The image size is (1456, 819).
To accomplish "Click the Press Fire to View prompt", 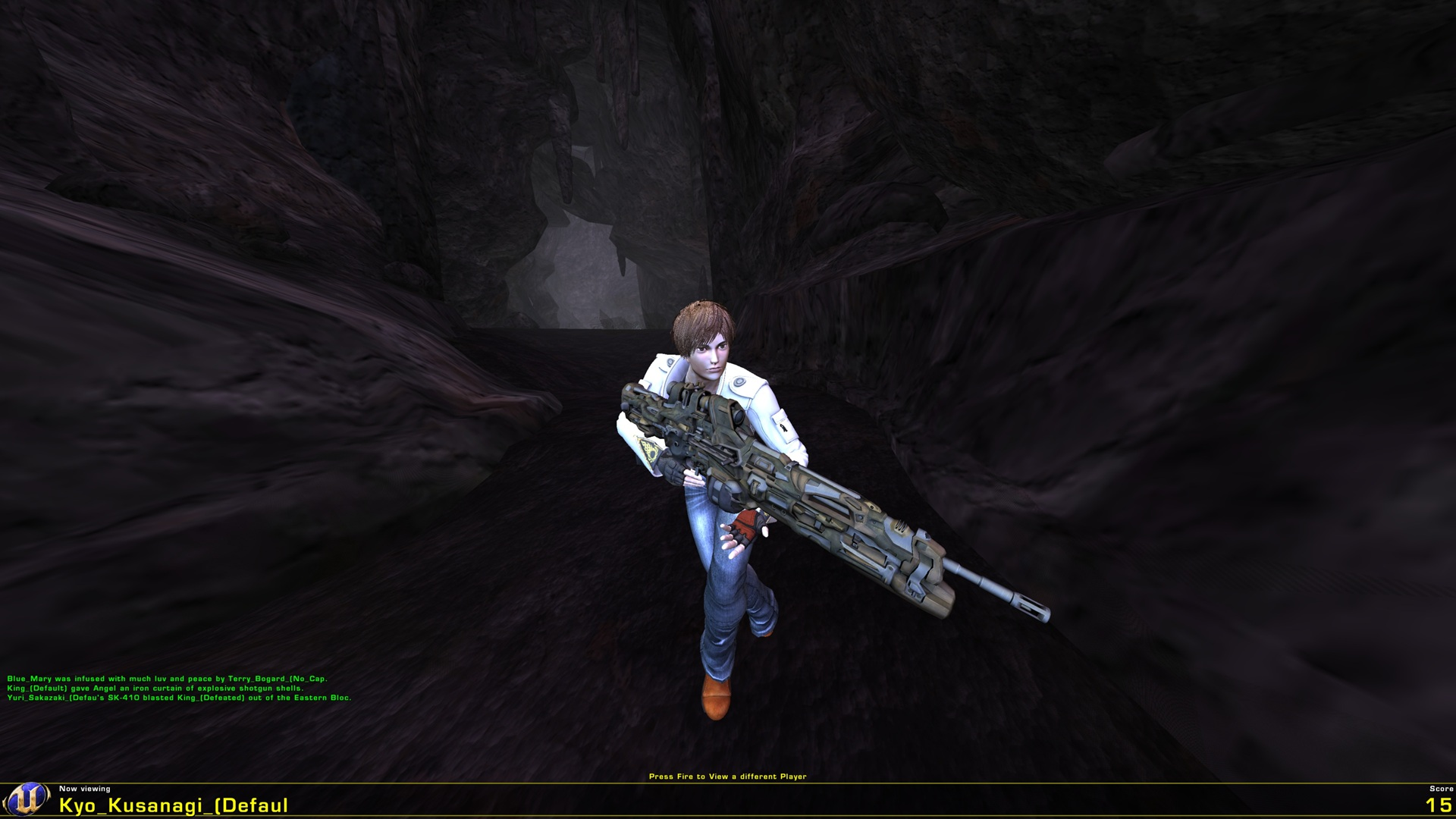I will tap(728, 777).
